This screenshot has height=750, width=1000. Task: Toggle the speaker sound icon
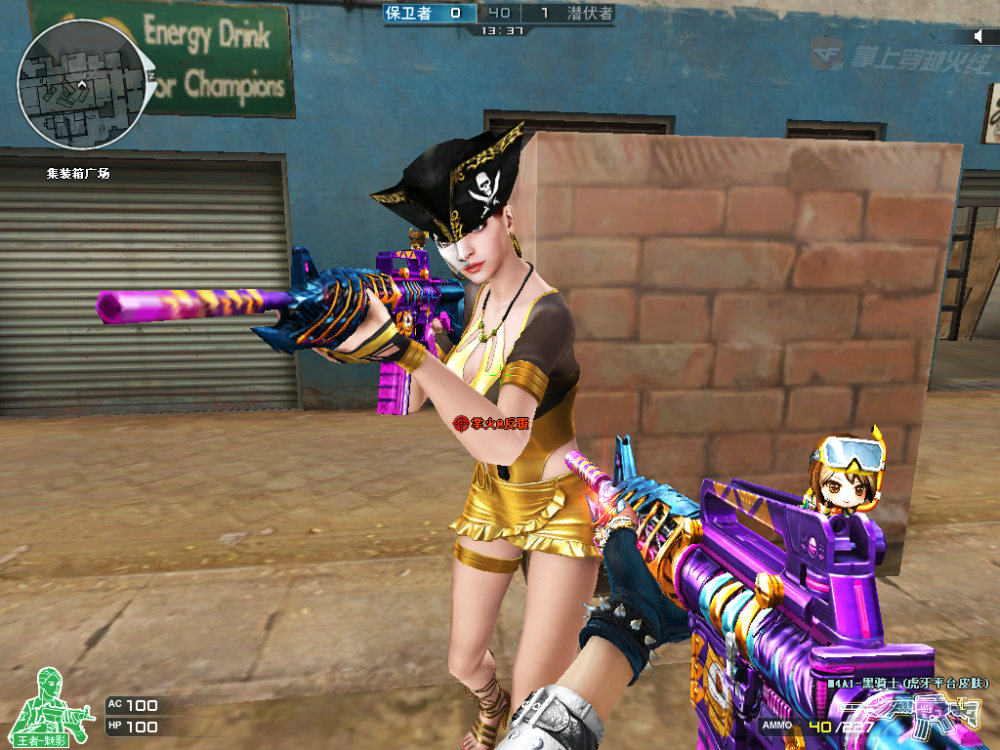point(981,36)
